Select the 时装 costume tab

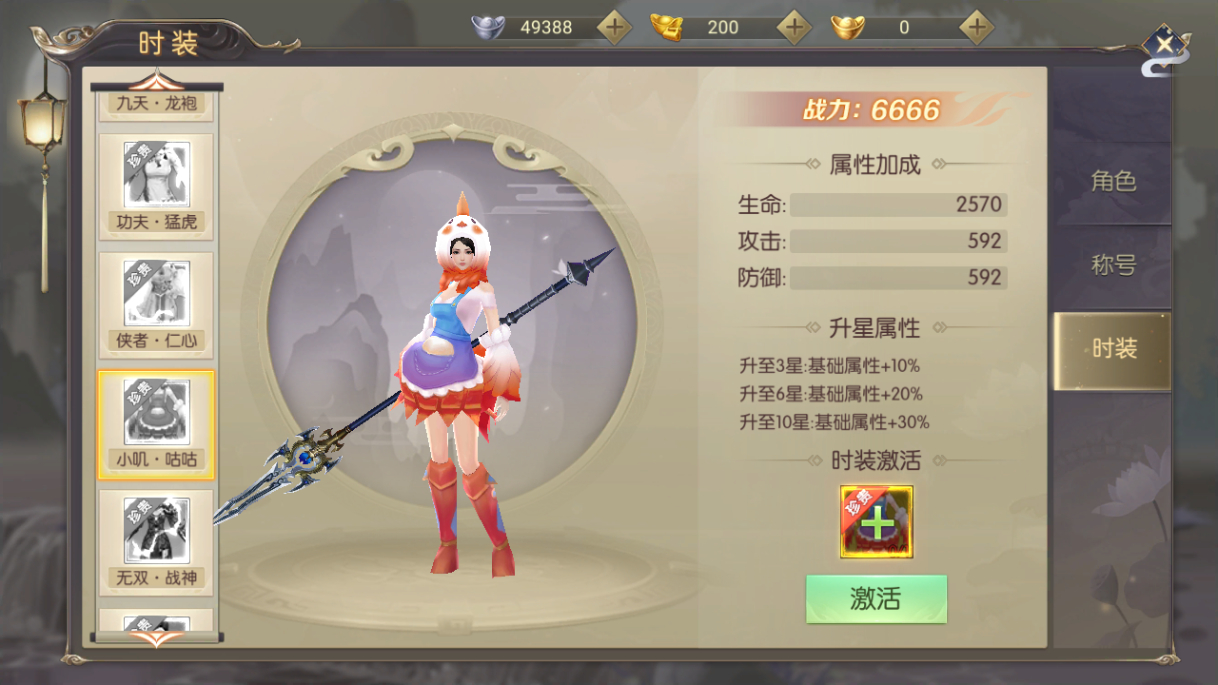pyautogui.click(x=1113, y=348)
